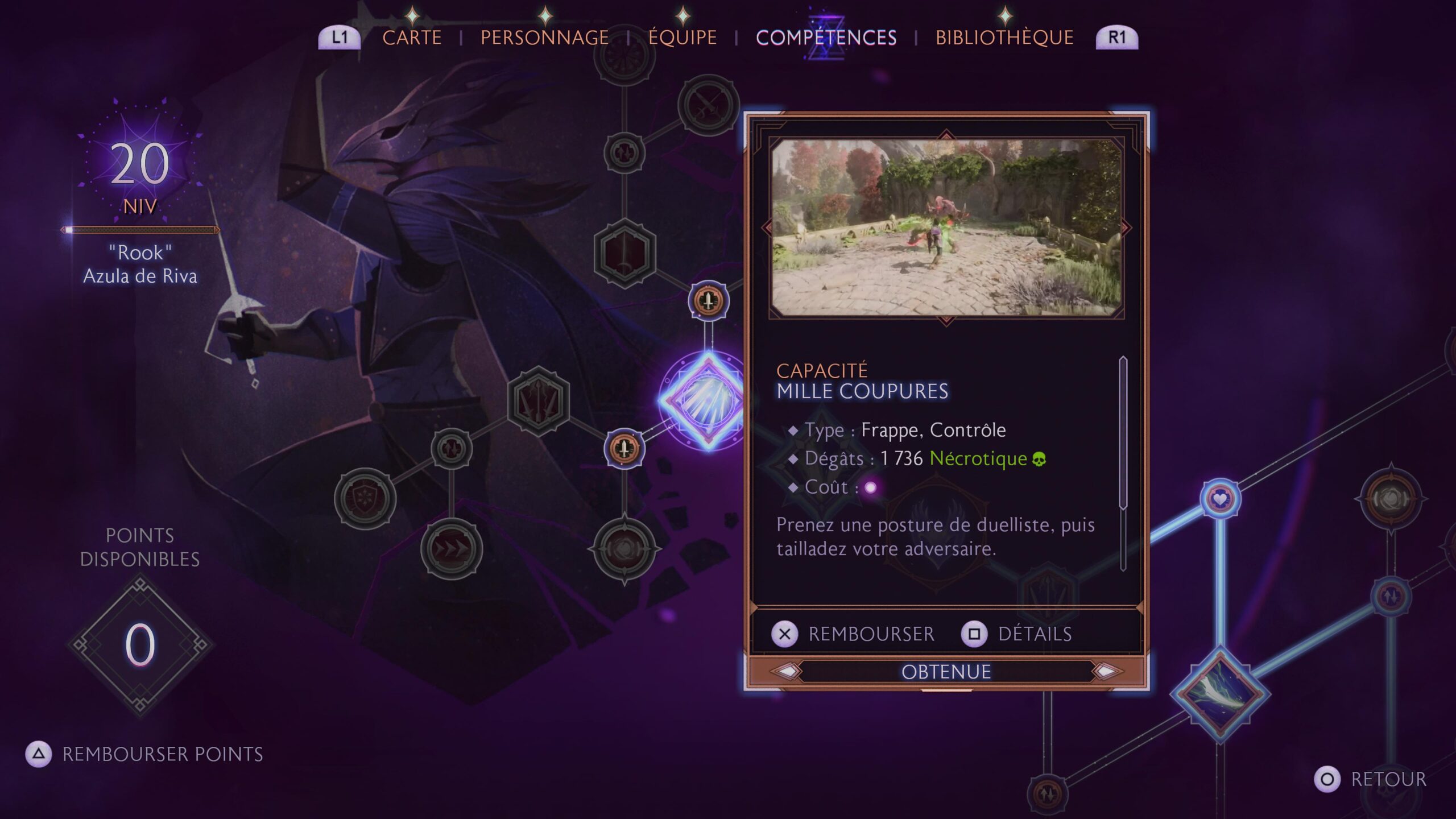Select the ÉQUIPE tab
This screenshot has width=1456, height=819.
682,38
